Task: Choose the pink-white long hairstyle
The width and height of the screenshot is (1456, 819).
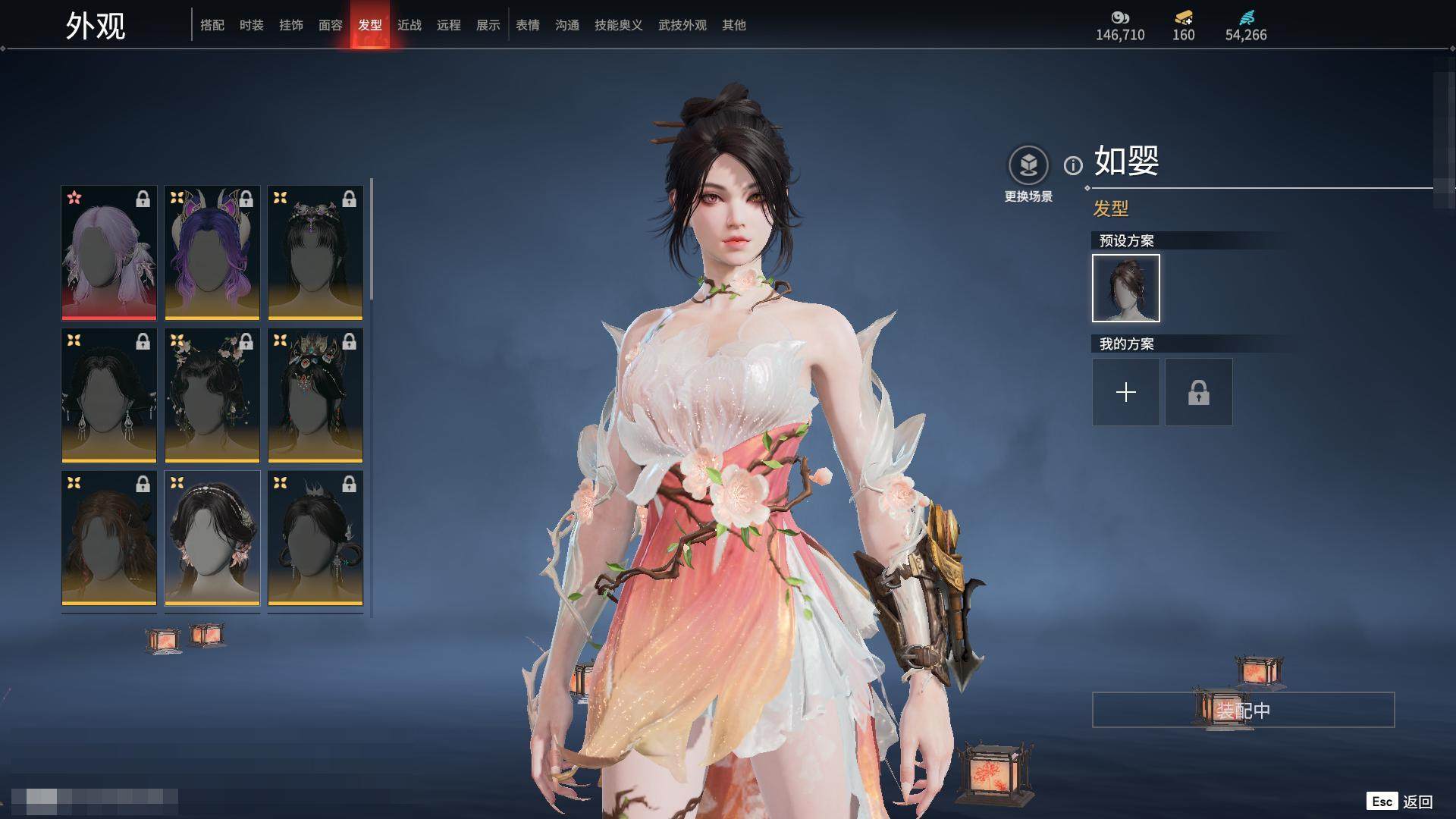Action: click(109, 253)
